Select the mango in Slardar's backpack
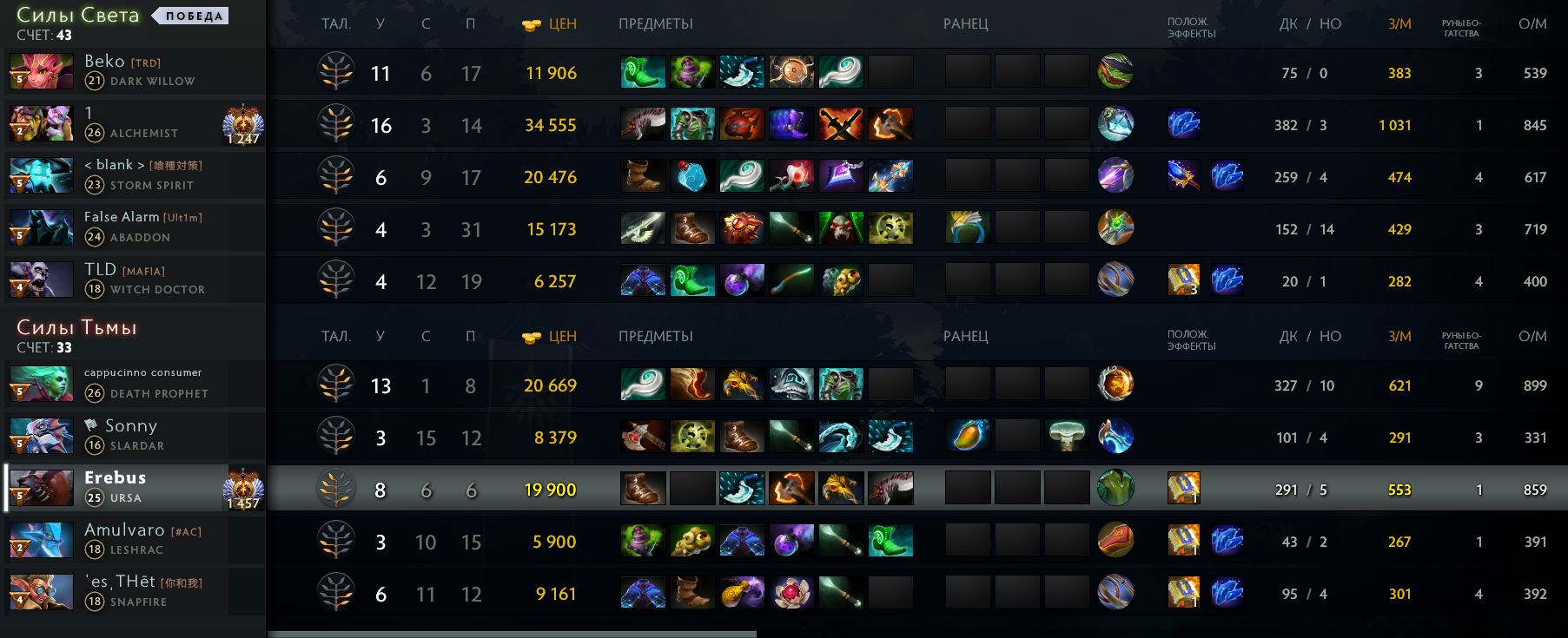 967,437
